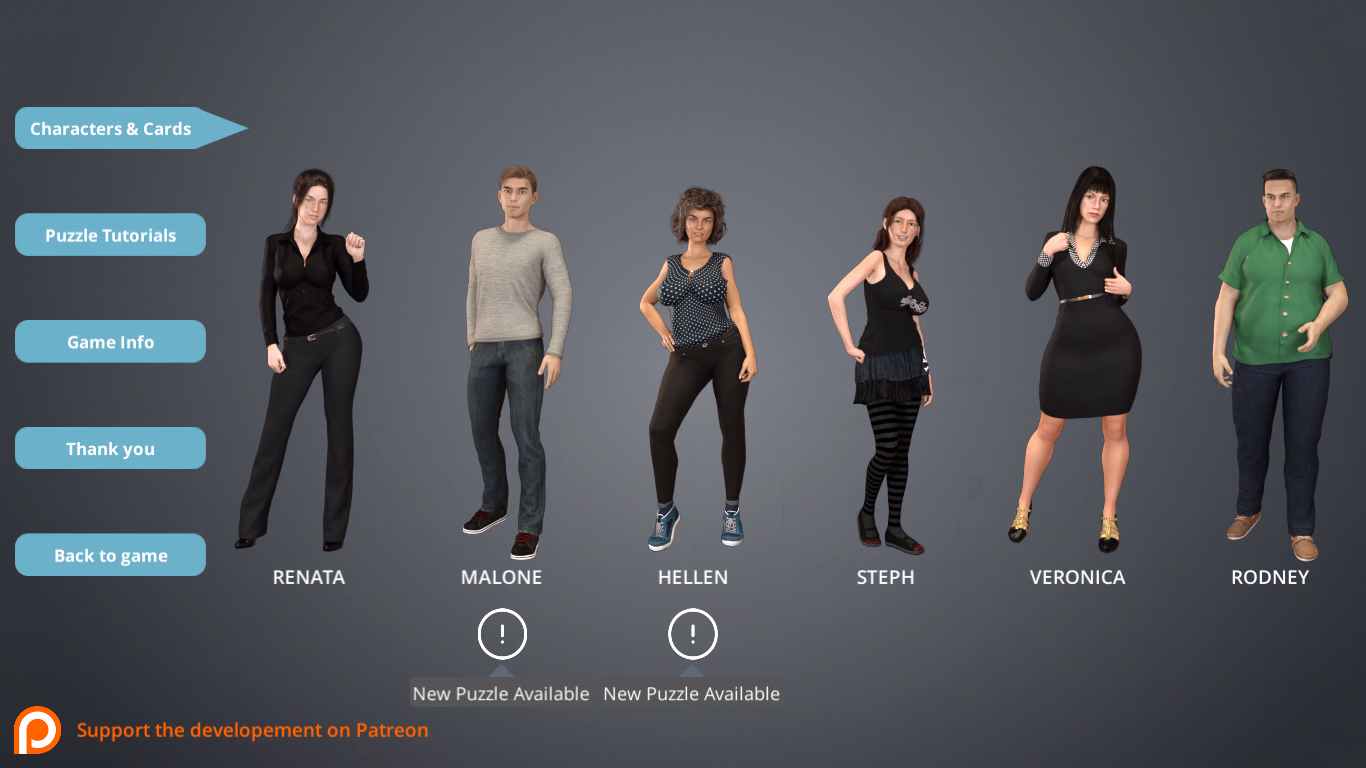Click the VERONICA name label
The width and height of the screenshot is (1366, 768).
[1077, 577]
